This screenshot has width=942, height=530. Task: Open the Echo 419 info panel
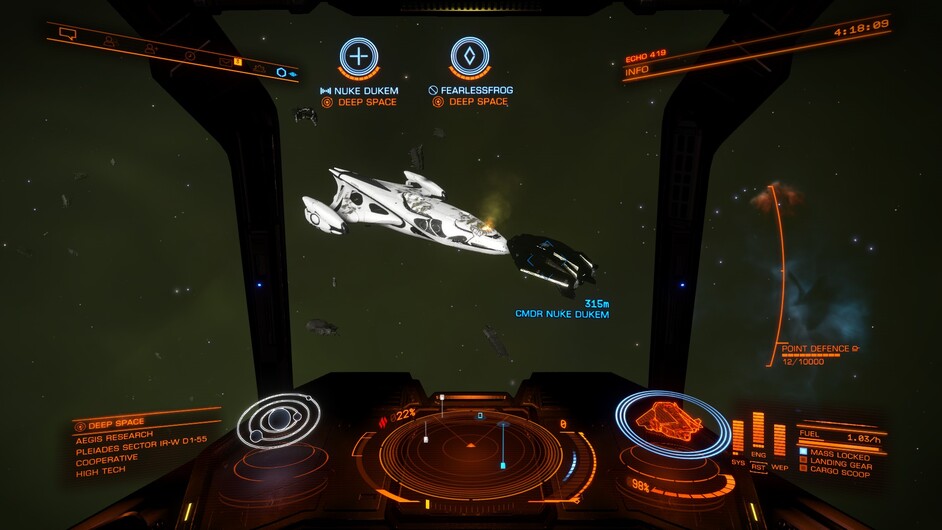point(660,64)
